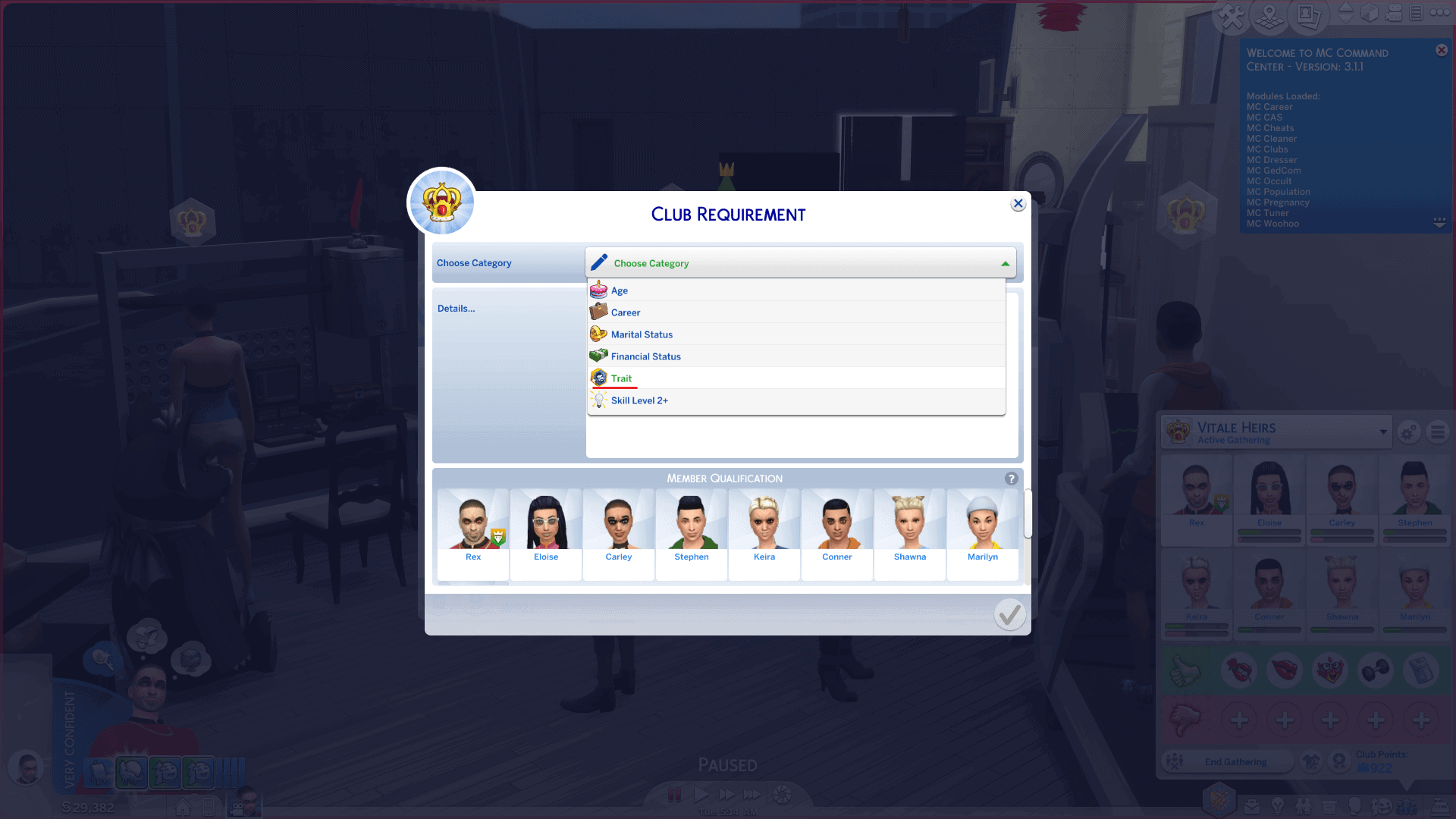
Task: Select Rex's member portrait
Action: [x=473, y=531]
